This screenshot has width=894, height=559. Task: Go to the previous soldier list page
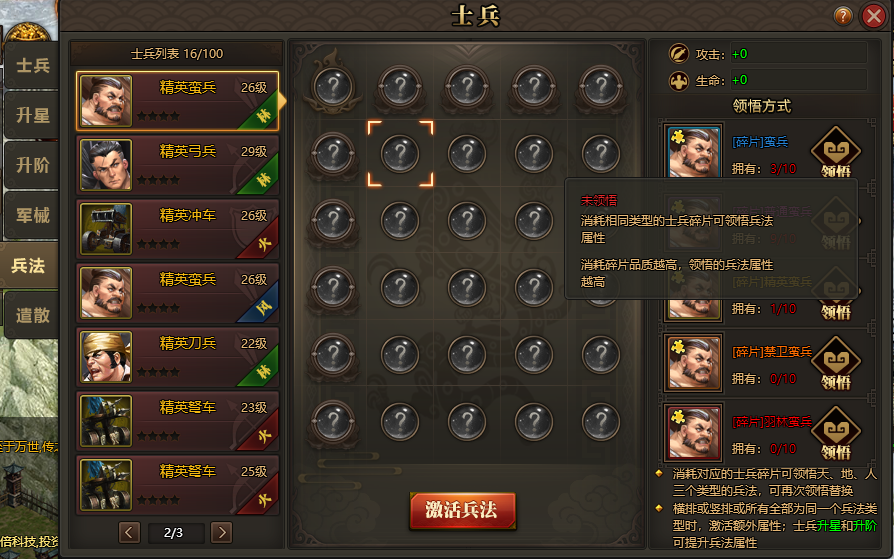pyautogui.click(x=129, y=532)
